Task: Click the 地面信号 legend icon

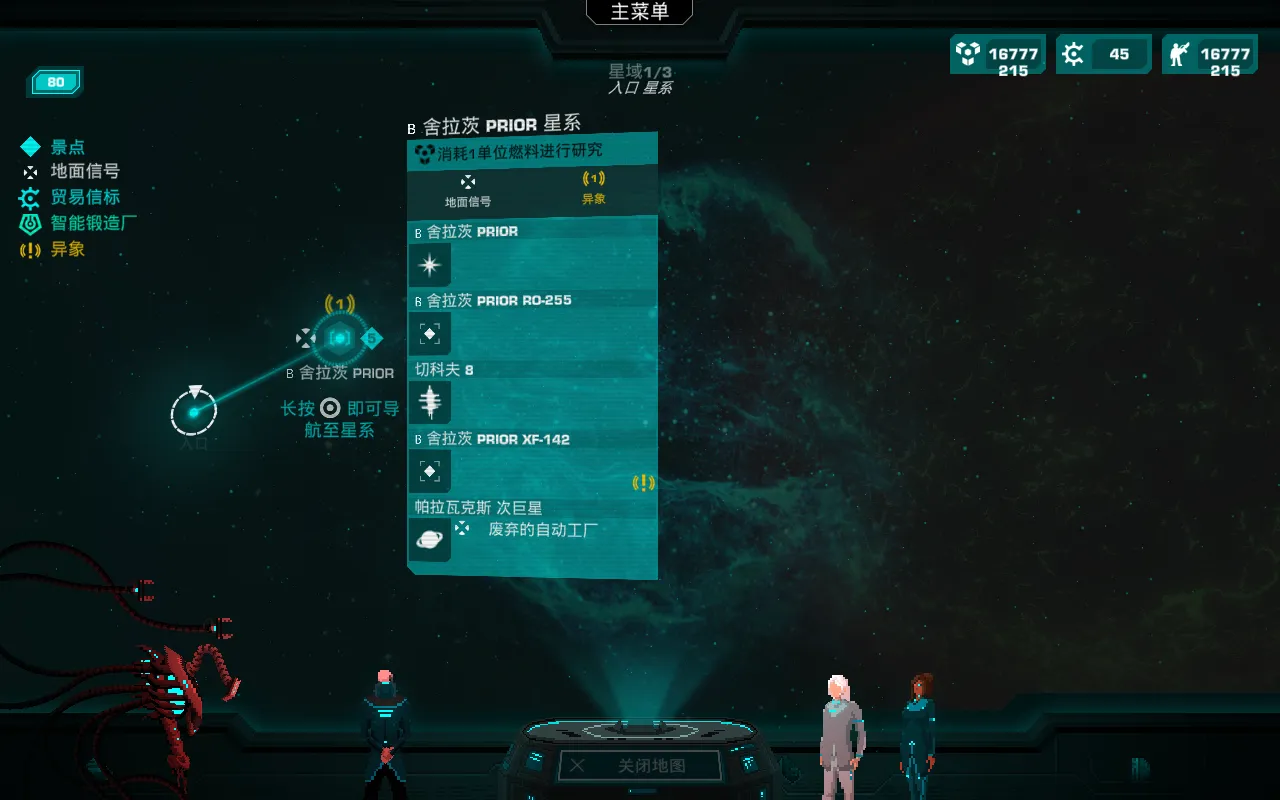Action: coord(30,171)
